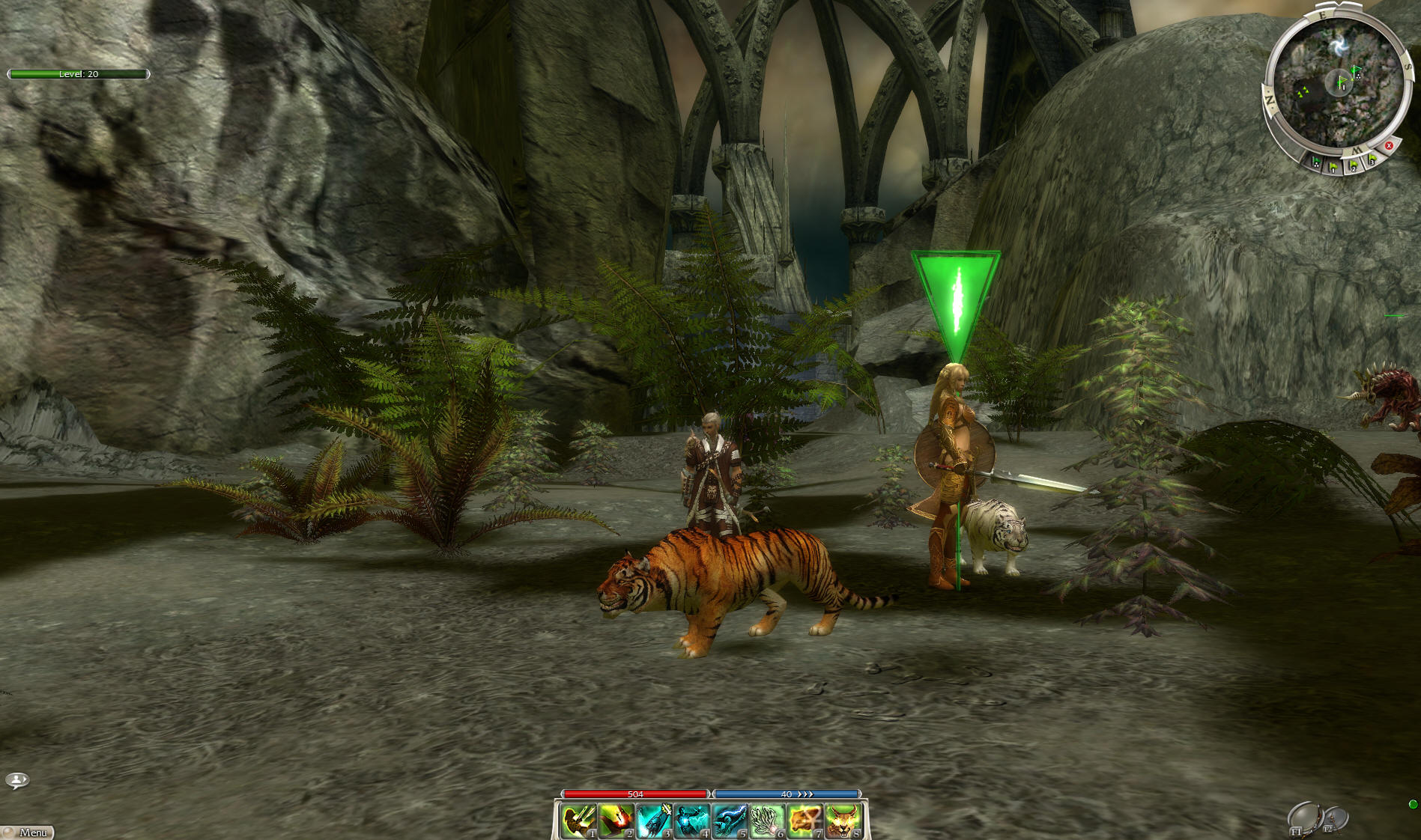Clear flags with the red X button

pos(1389,146)
